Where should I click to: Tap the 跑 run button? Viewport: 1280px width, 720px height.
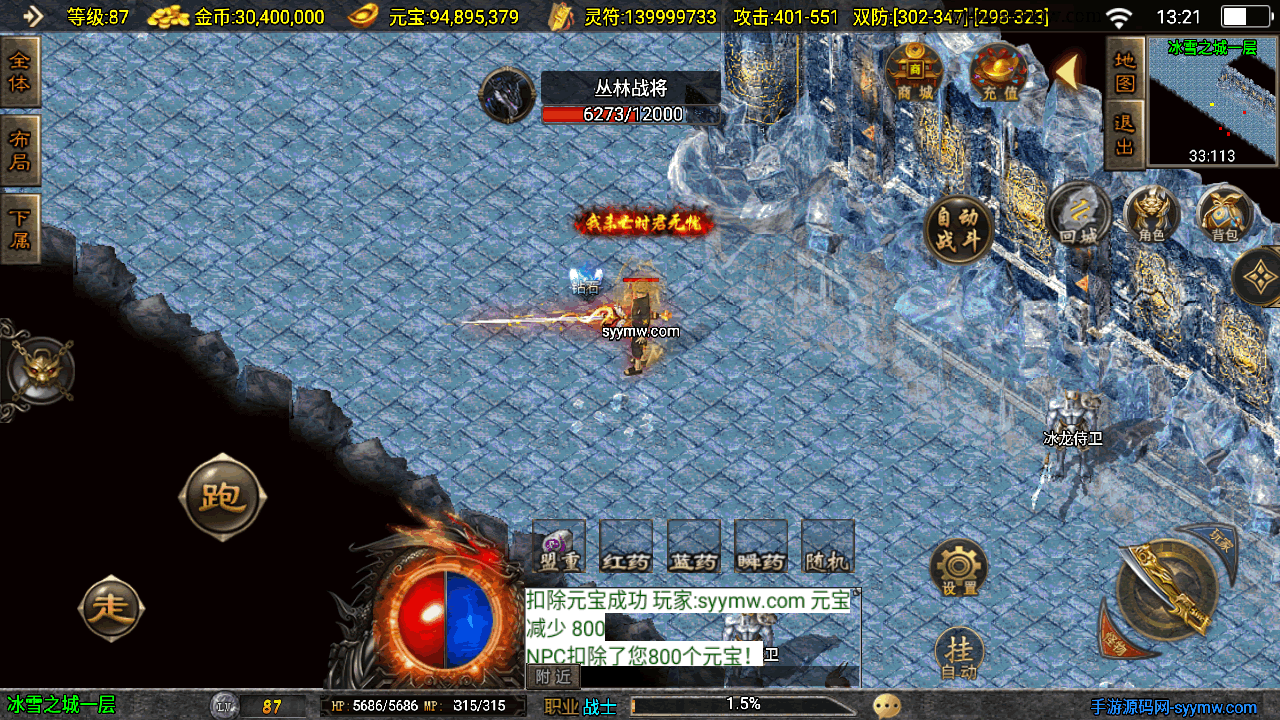pos(222,498)
